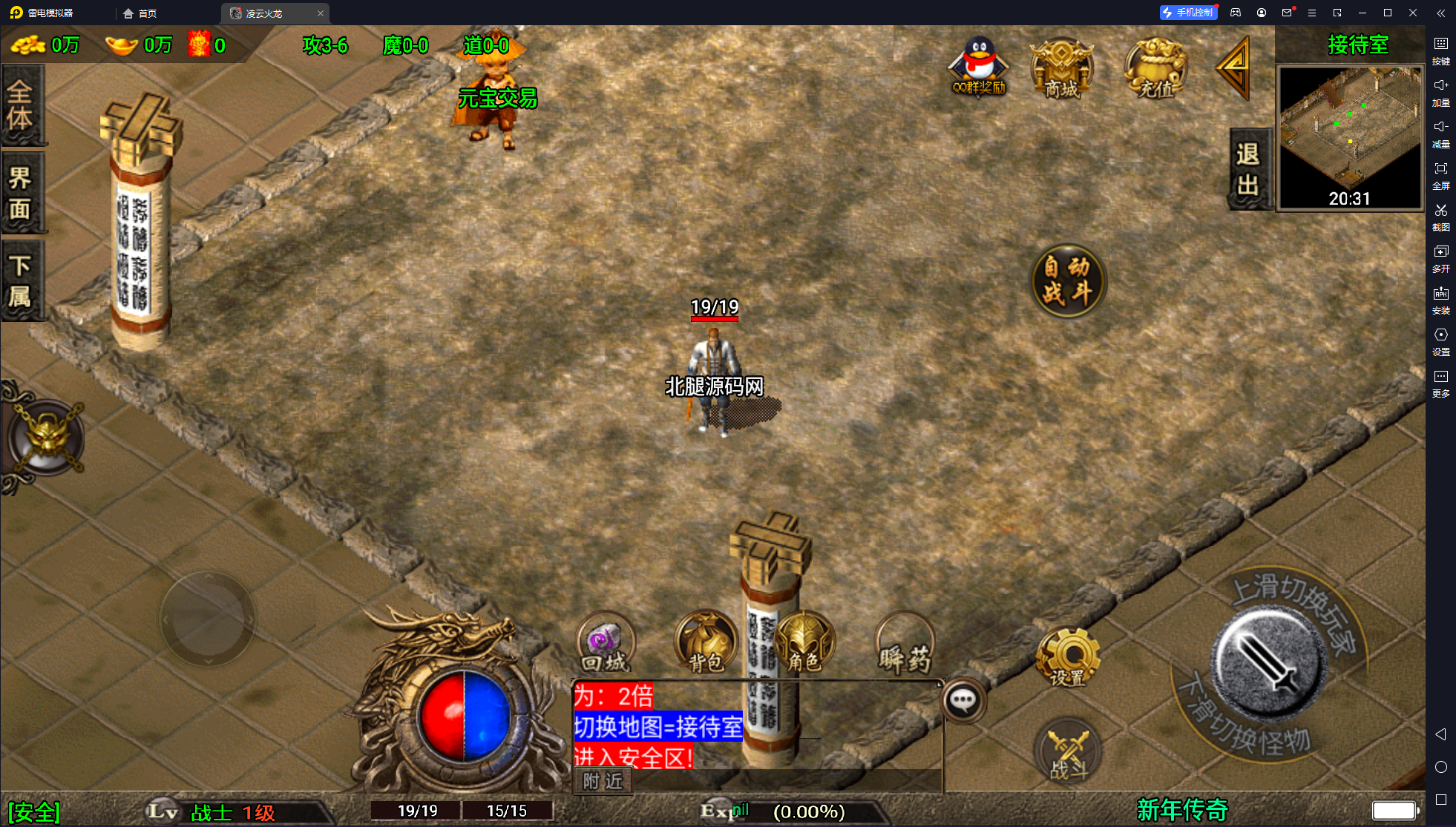
Task: Tap the 战斗 crossed-swords button
Action: coord(1068,751)
